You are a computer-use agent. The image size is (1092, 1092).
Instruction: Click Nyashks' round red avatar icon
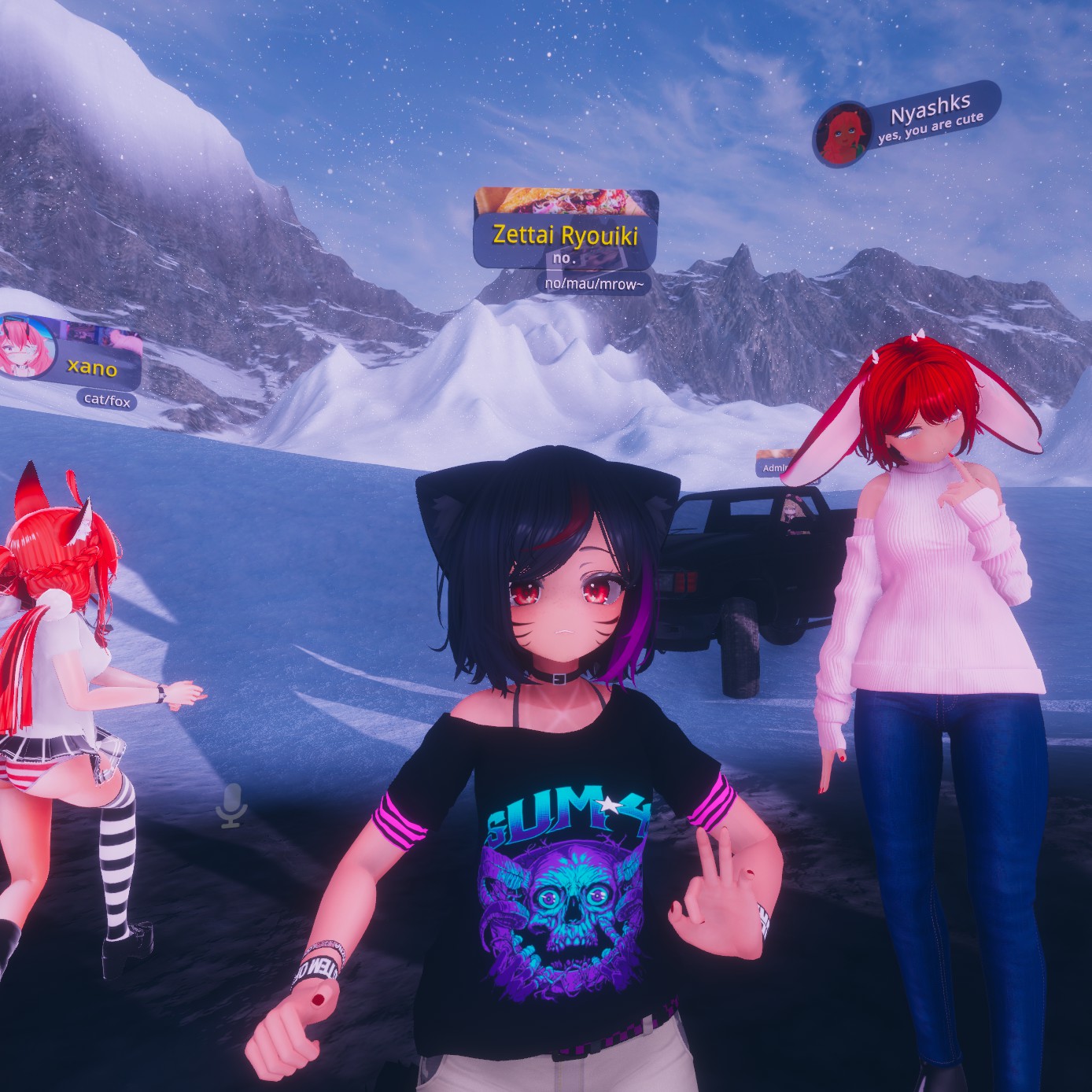click(844, 134)
